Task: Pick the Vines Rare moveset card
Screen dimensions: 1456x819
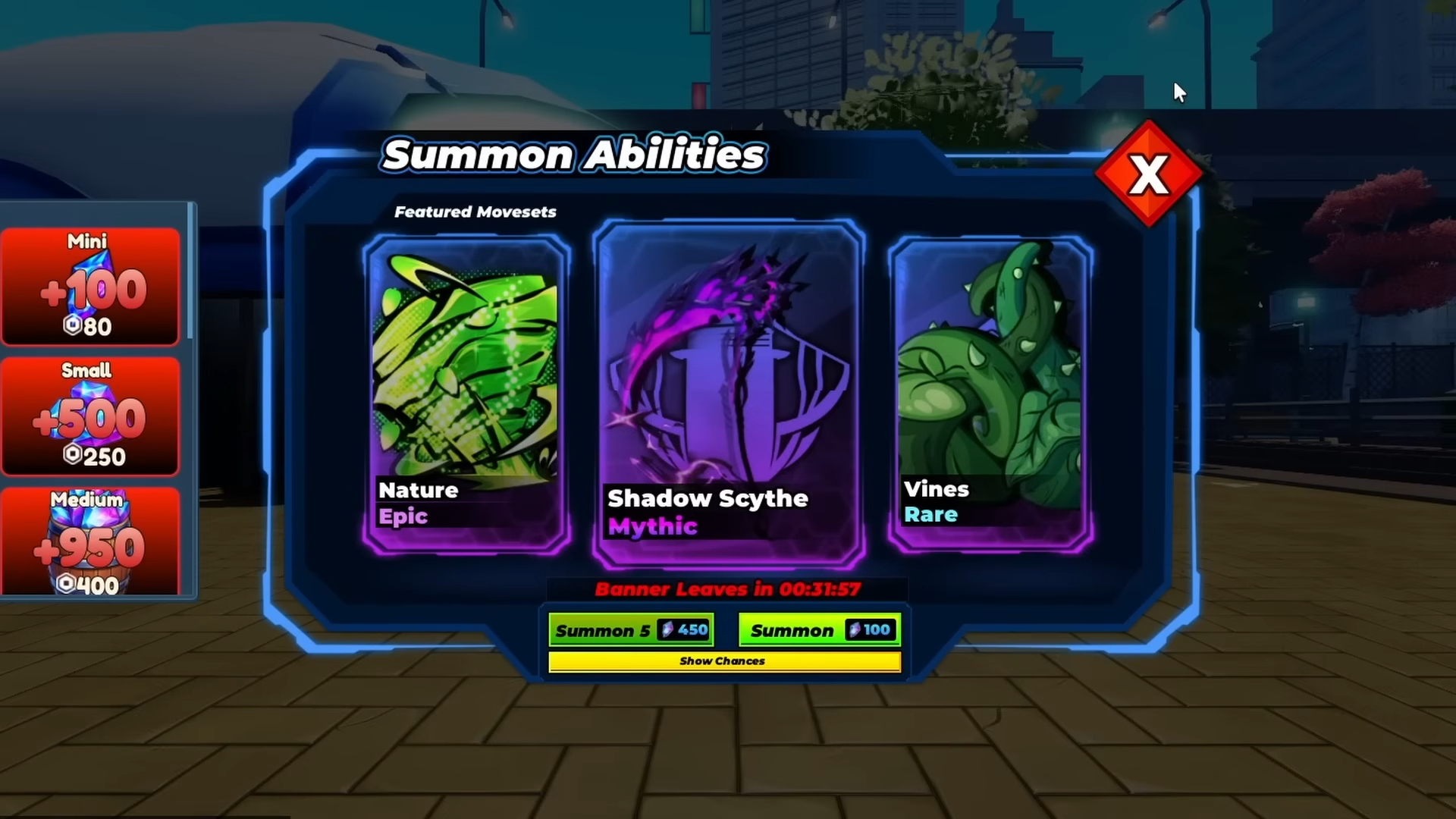Action: click(990, 394)
